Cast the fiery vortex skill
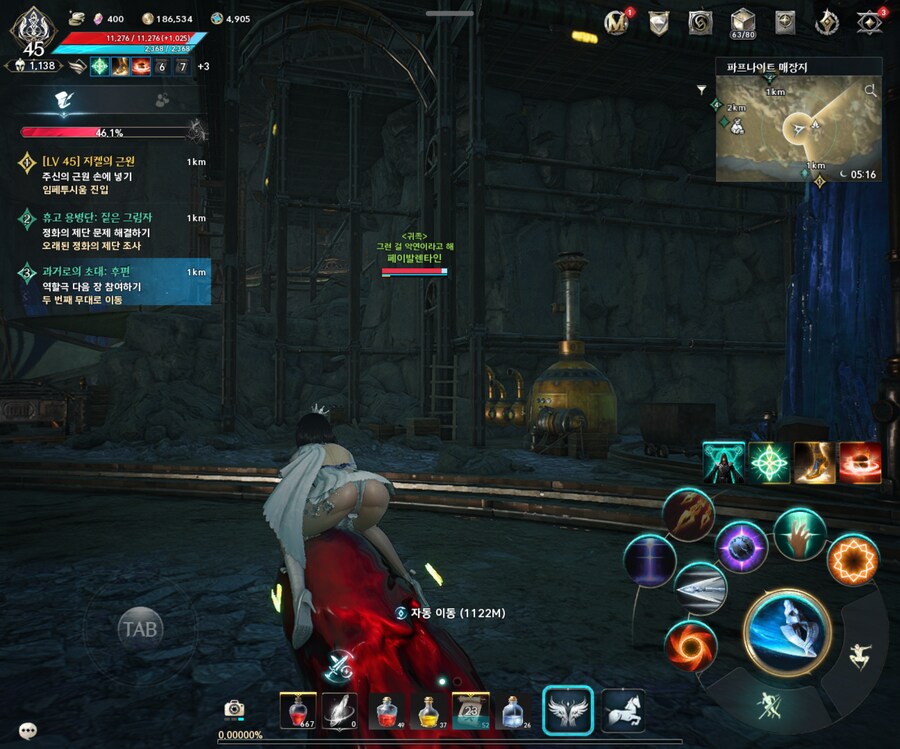 691,645
